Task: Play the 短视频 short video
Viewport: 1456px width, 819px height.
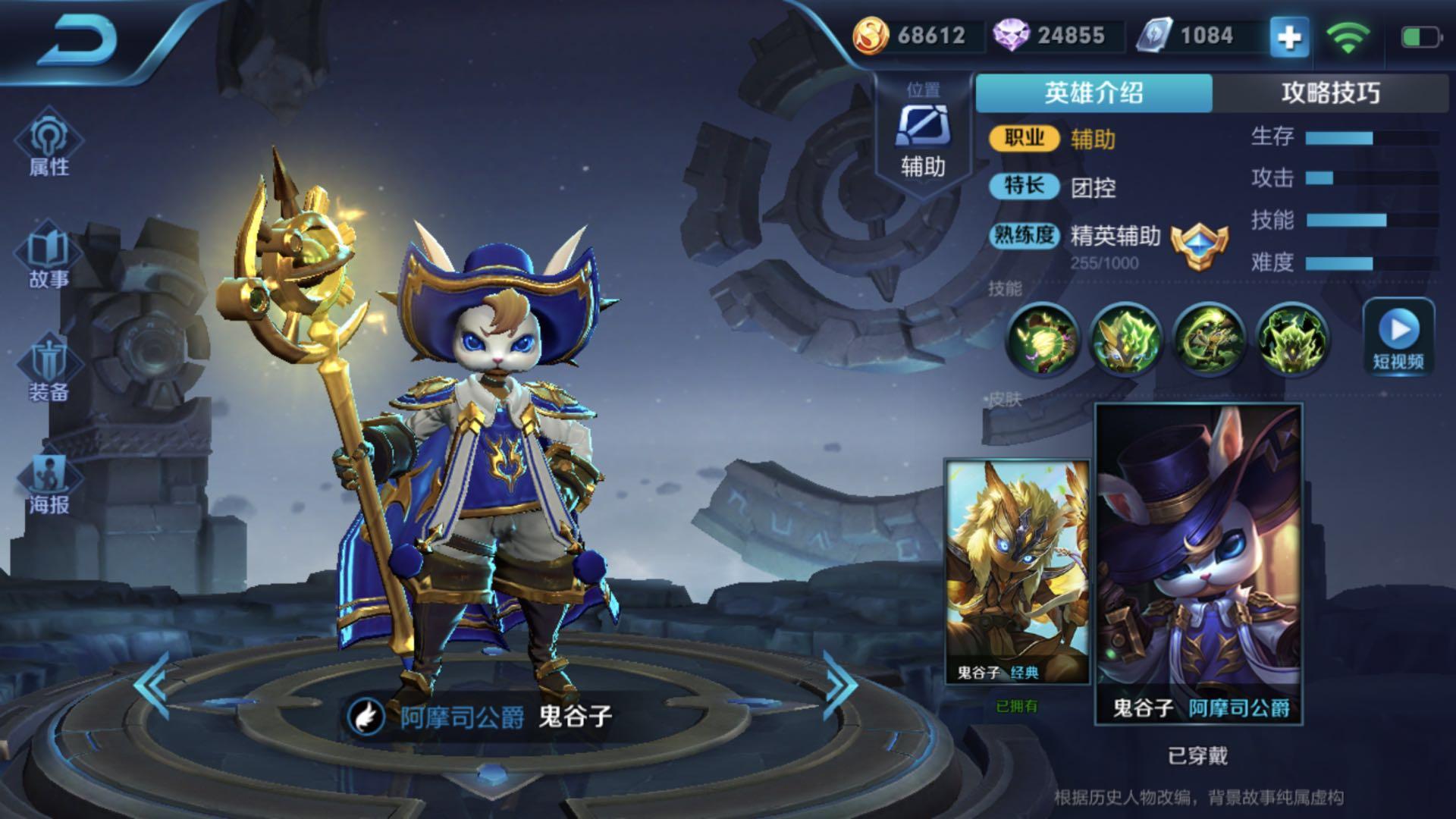Action: (1398, 337)
